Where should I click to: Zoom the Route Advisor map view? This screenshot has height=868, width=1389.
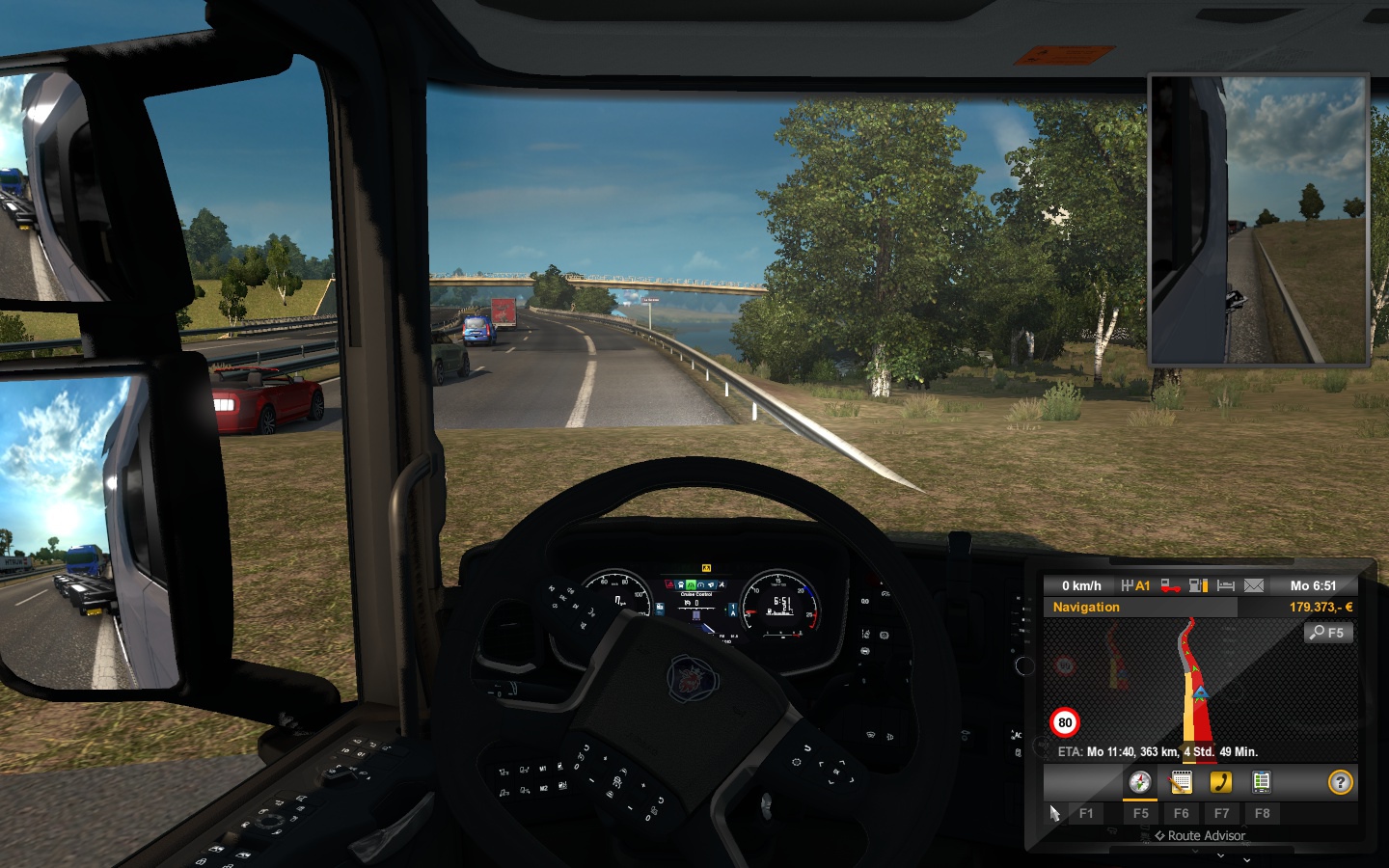pos(1328,633)
